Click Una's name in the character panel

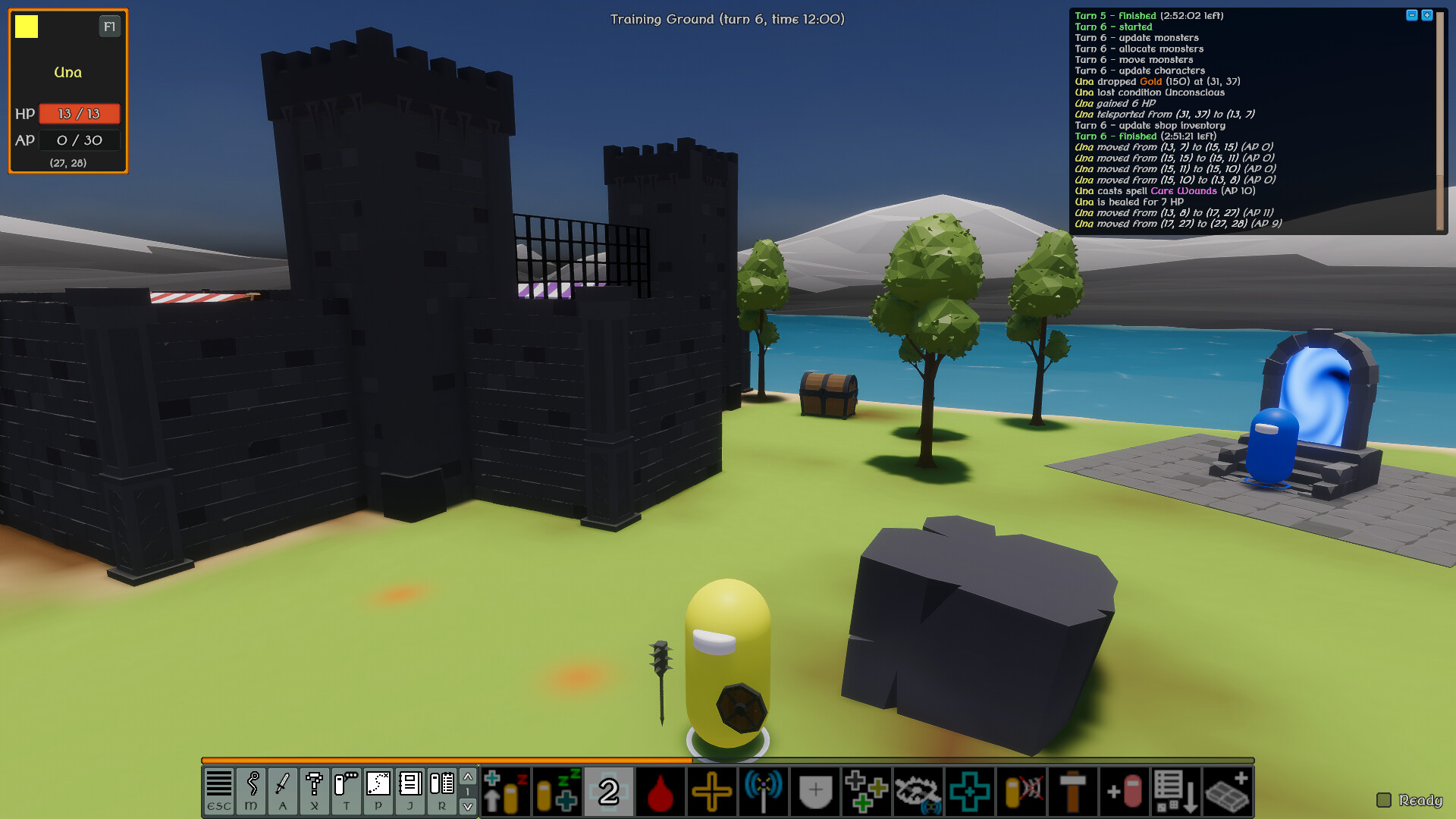click(x=67, y=72)
